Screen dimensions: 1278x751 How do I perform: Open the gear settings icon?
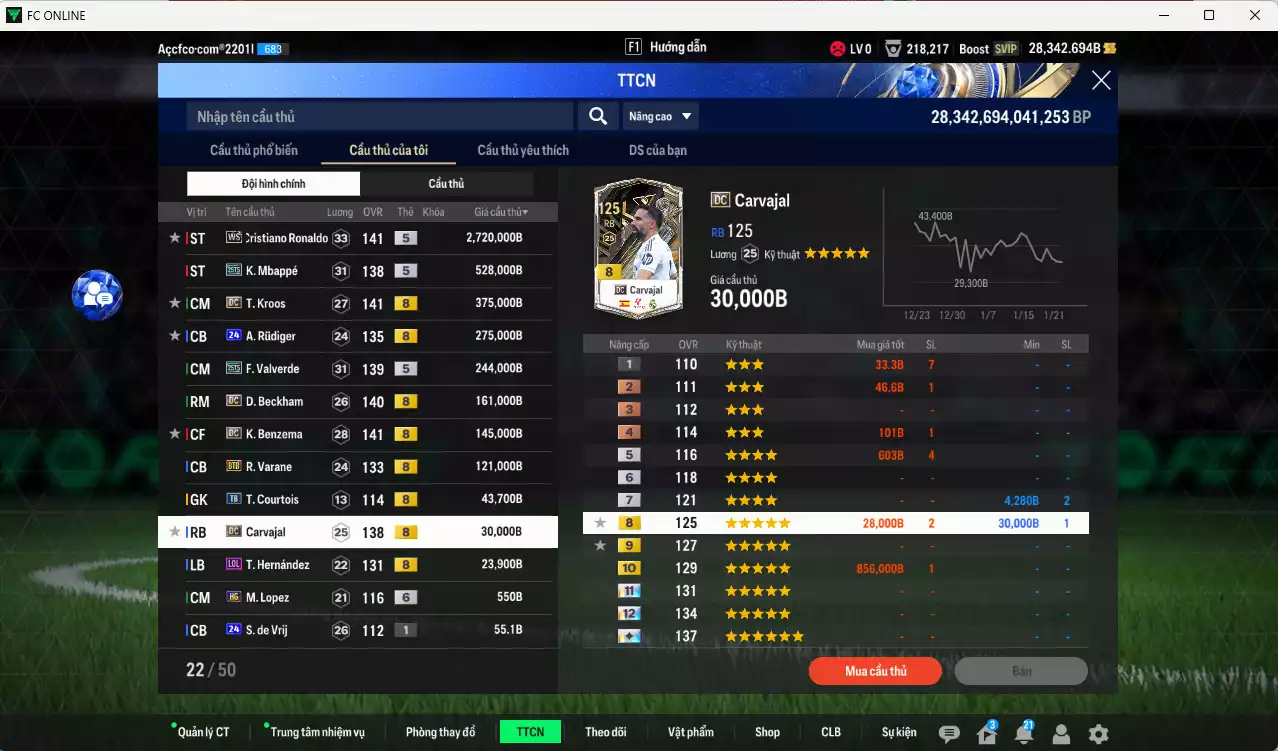click(1098, 734)
